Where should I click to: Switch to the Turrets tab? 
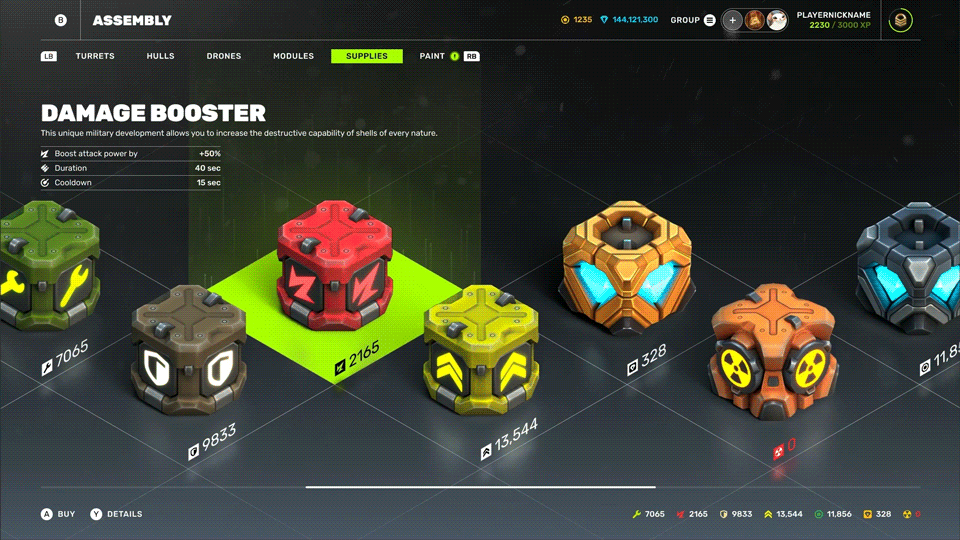[x=95, y=57]
